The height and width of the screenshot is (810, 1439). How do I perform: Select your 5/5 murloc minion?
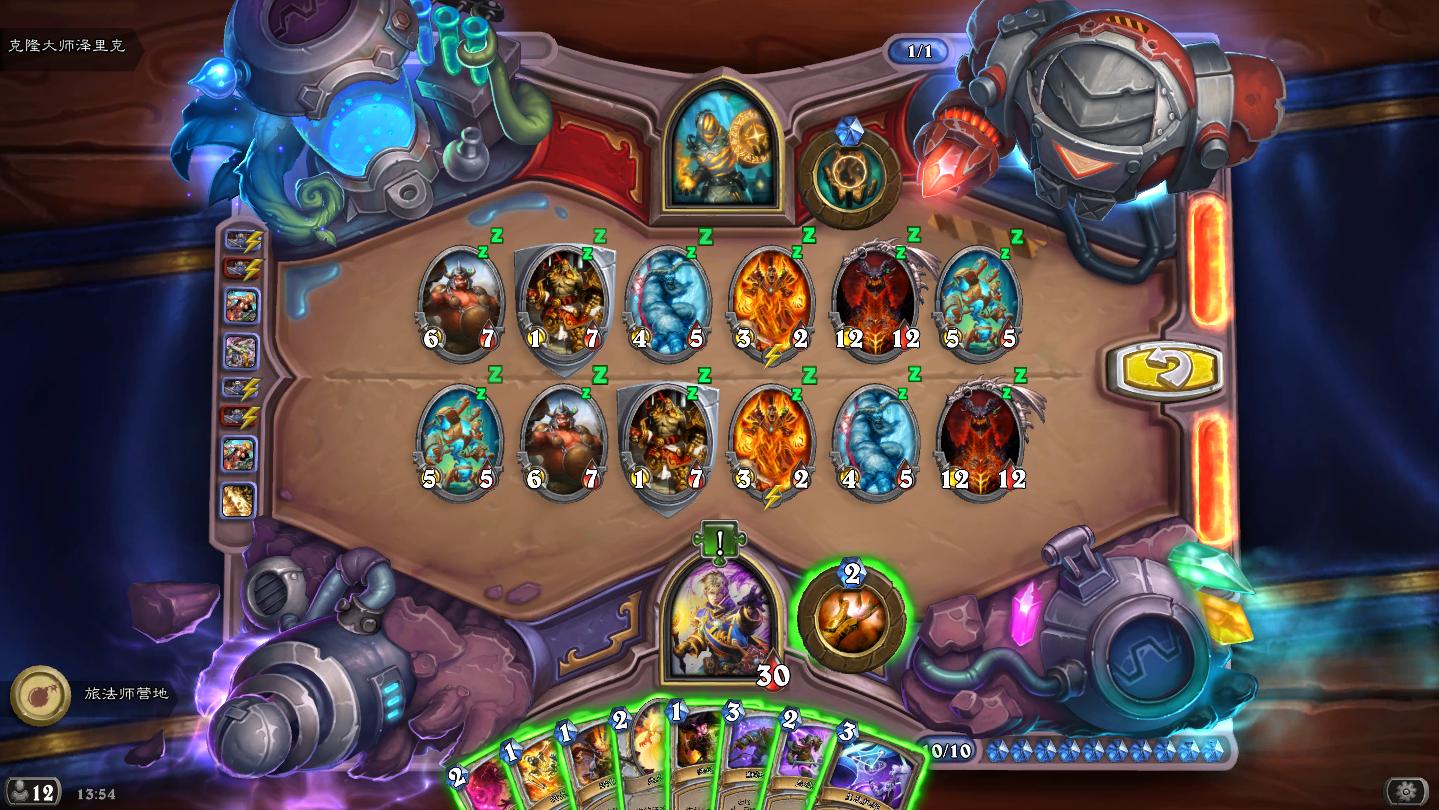[x=459, y=439]
